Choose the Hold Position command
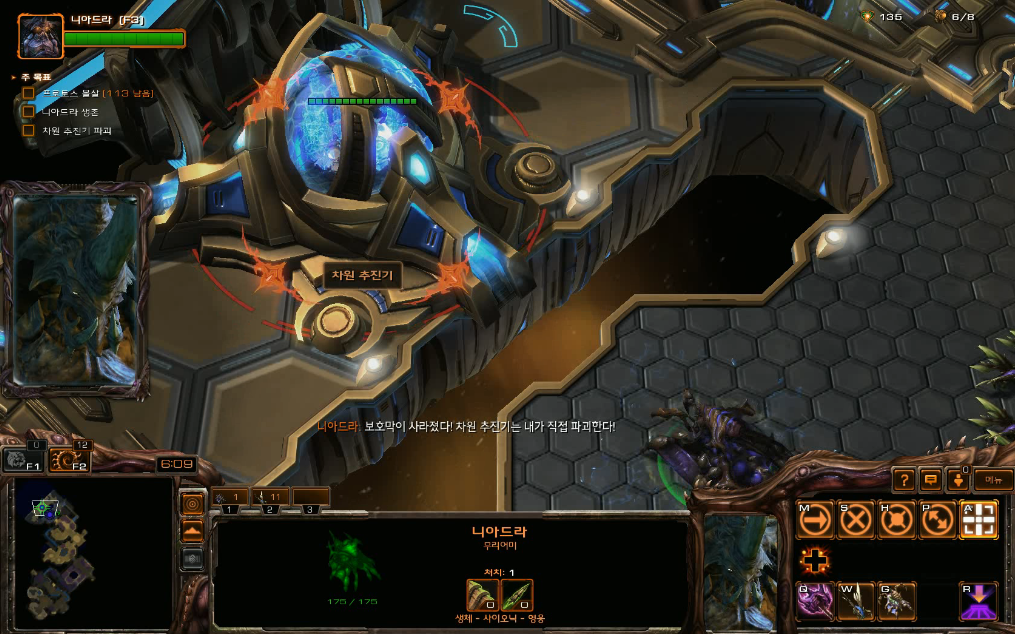This screenshot has height=634, width=1015. tap(897, 520)
